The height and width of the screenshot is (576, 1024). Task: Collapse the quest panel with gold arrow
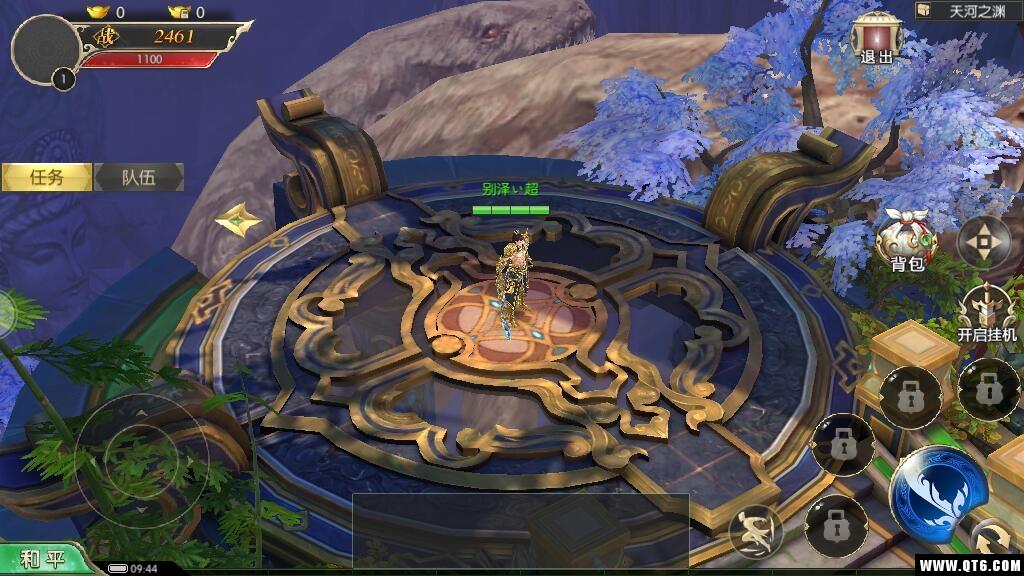pos(239,218)
